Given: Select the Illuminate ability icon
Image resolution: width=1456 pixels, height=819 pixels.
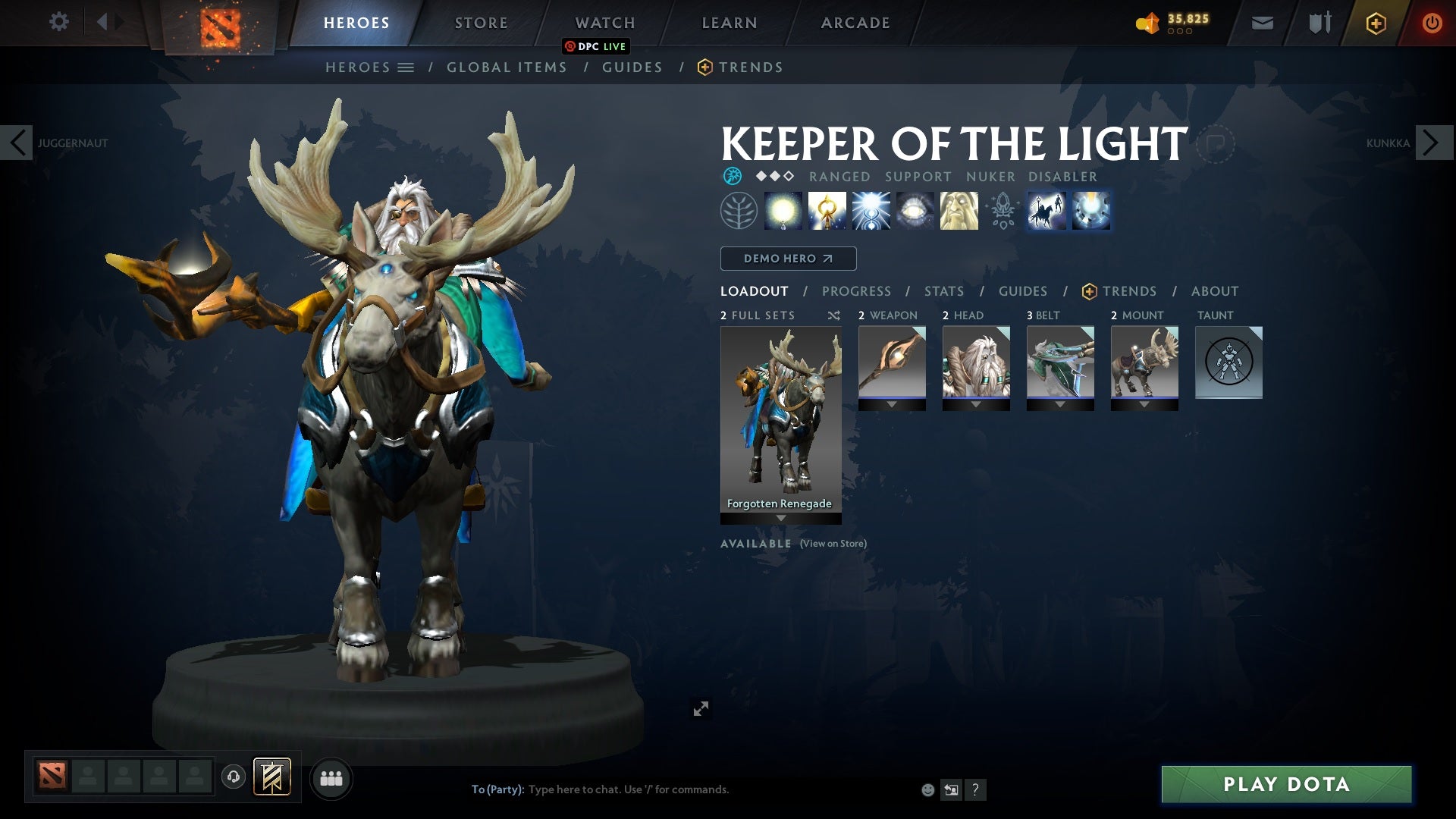Looking at the screenshot, I should point(784,211).
